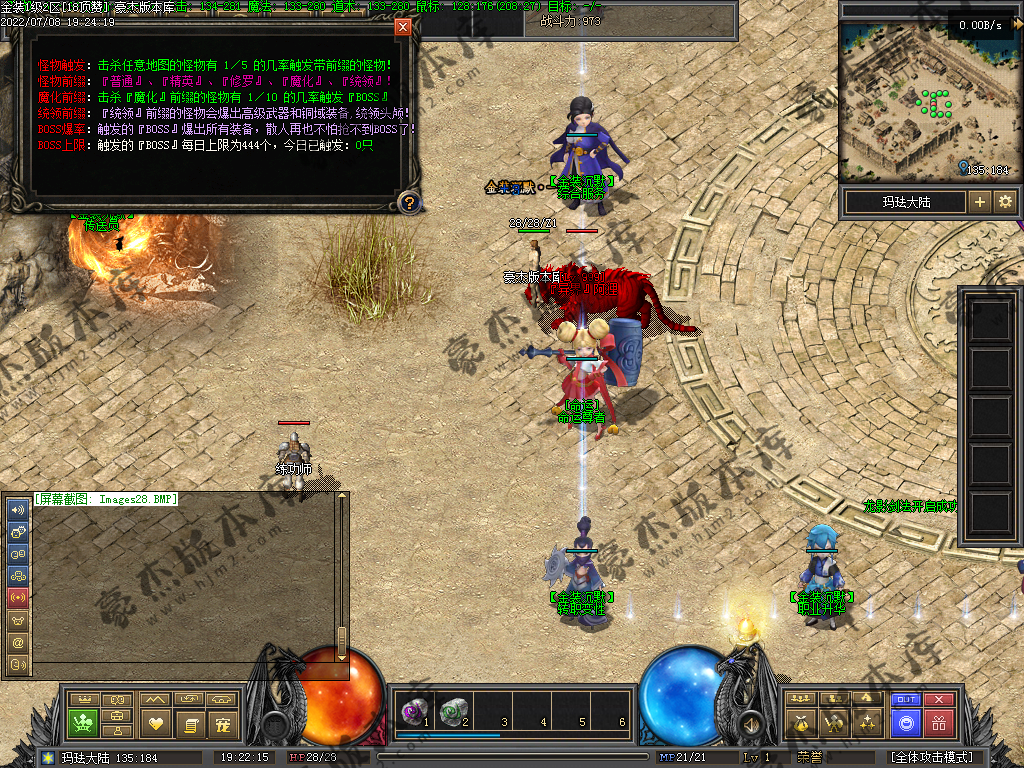The height and width of the screenshot is (768, 1024).
Task: Open the gear settings beside map name
Action: point(1004,202)
